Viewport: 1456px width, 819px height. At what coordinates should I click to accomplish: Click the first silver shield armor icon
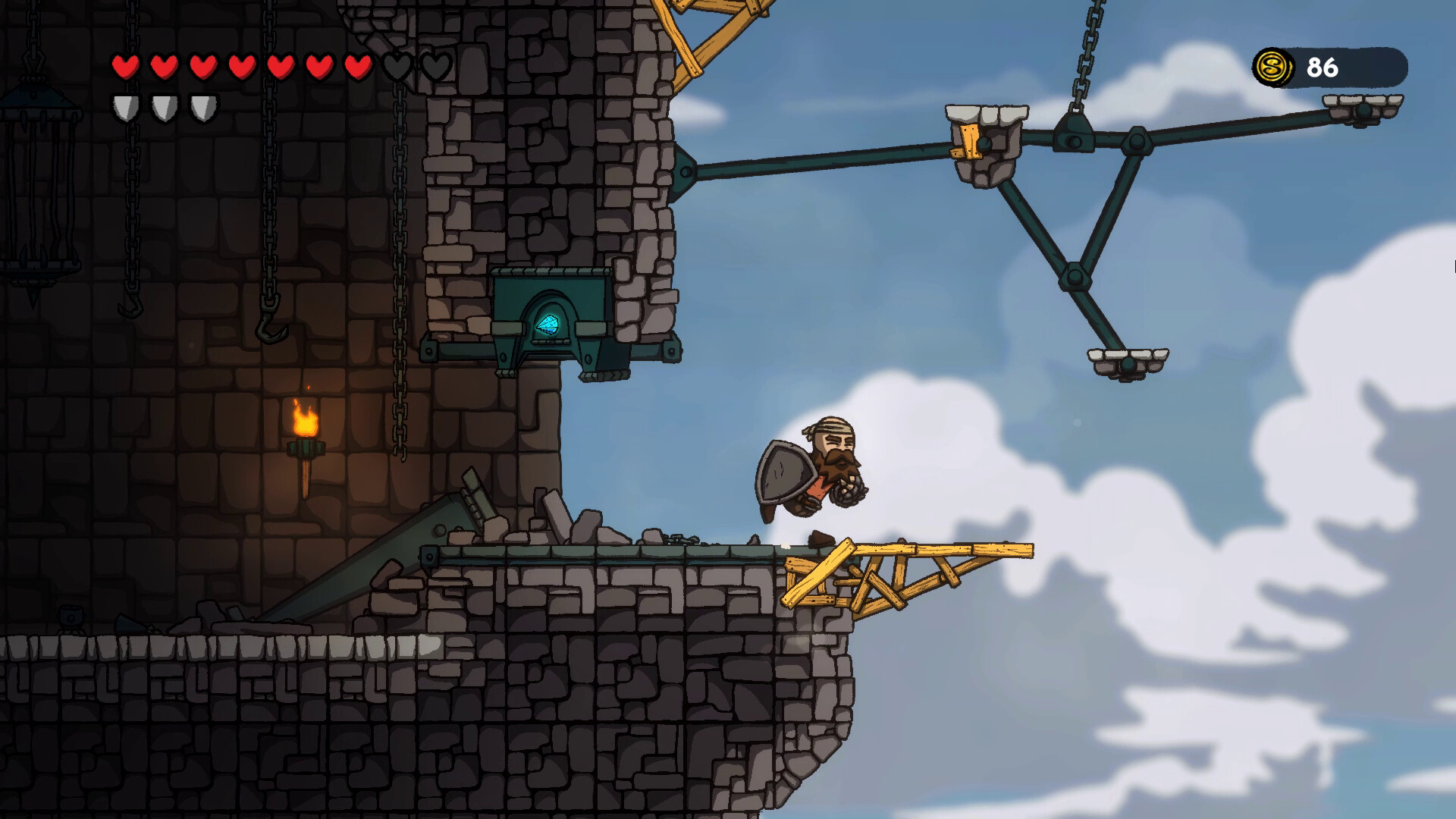pos(126,107)
